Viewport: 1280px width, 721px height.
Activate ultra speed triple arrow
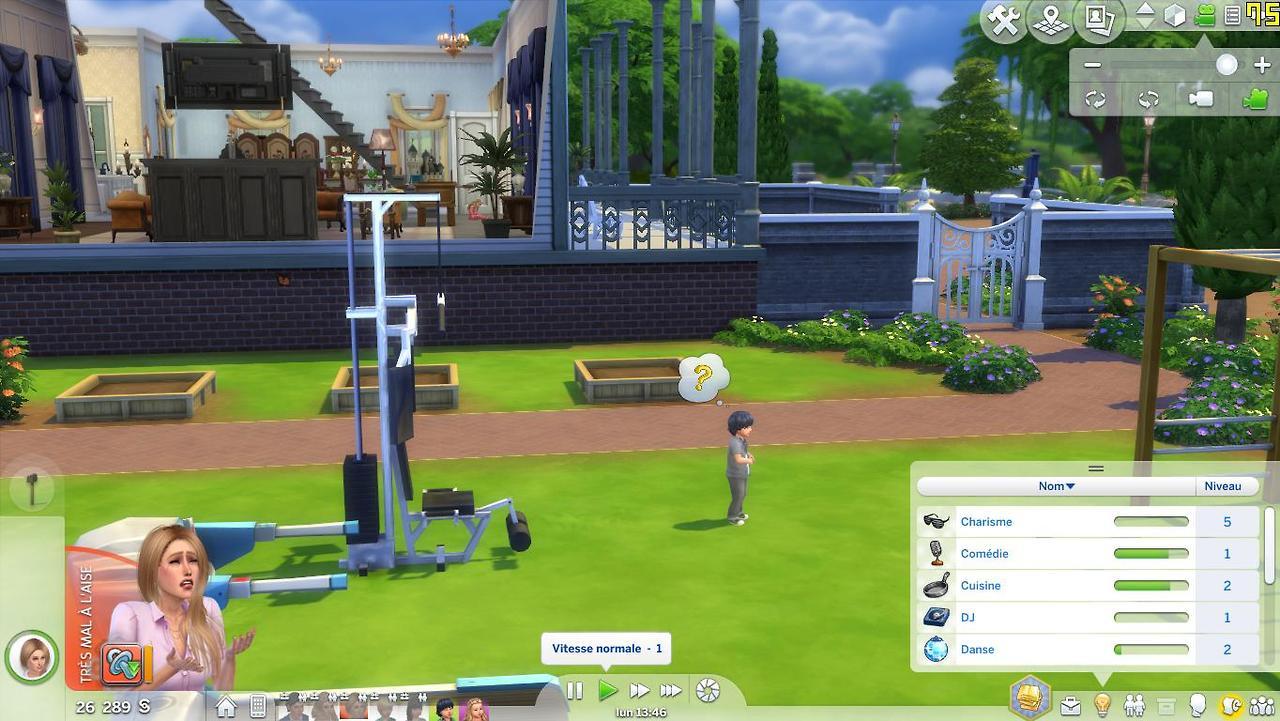point(671,690)
